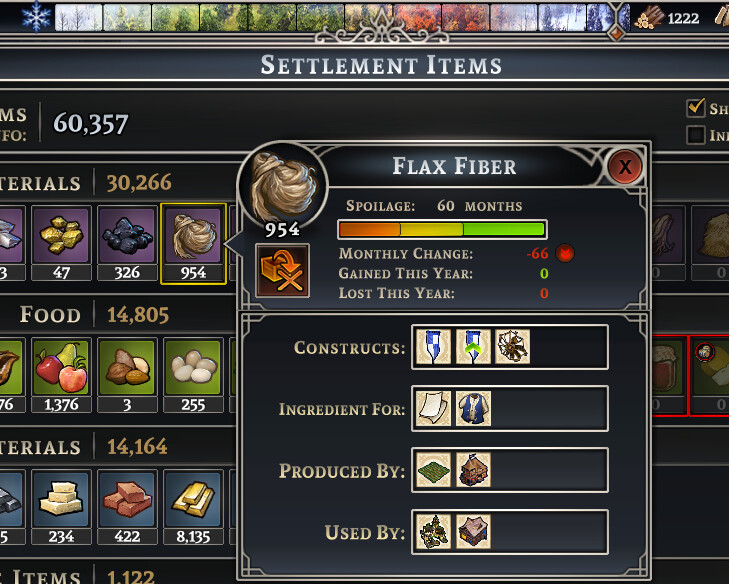Screen dimensions: 729x584
Task: Select the paper sheets icon under Ingredient For
Action: 432,408
